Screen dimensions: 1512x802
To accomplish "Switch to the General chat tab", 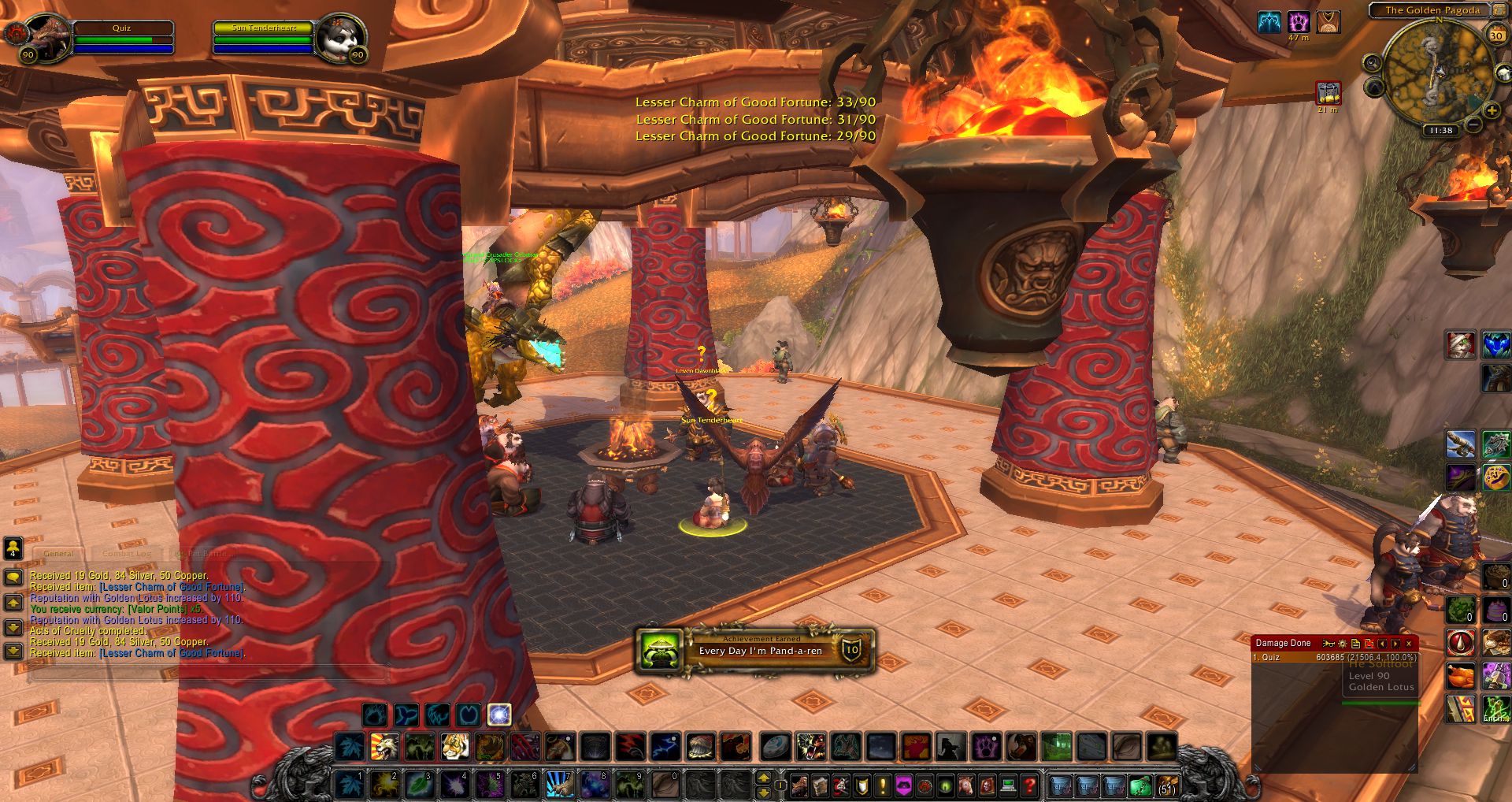I will tap(59, 554).
